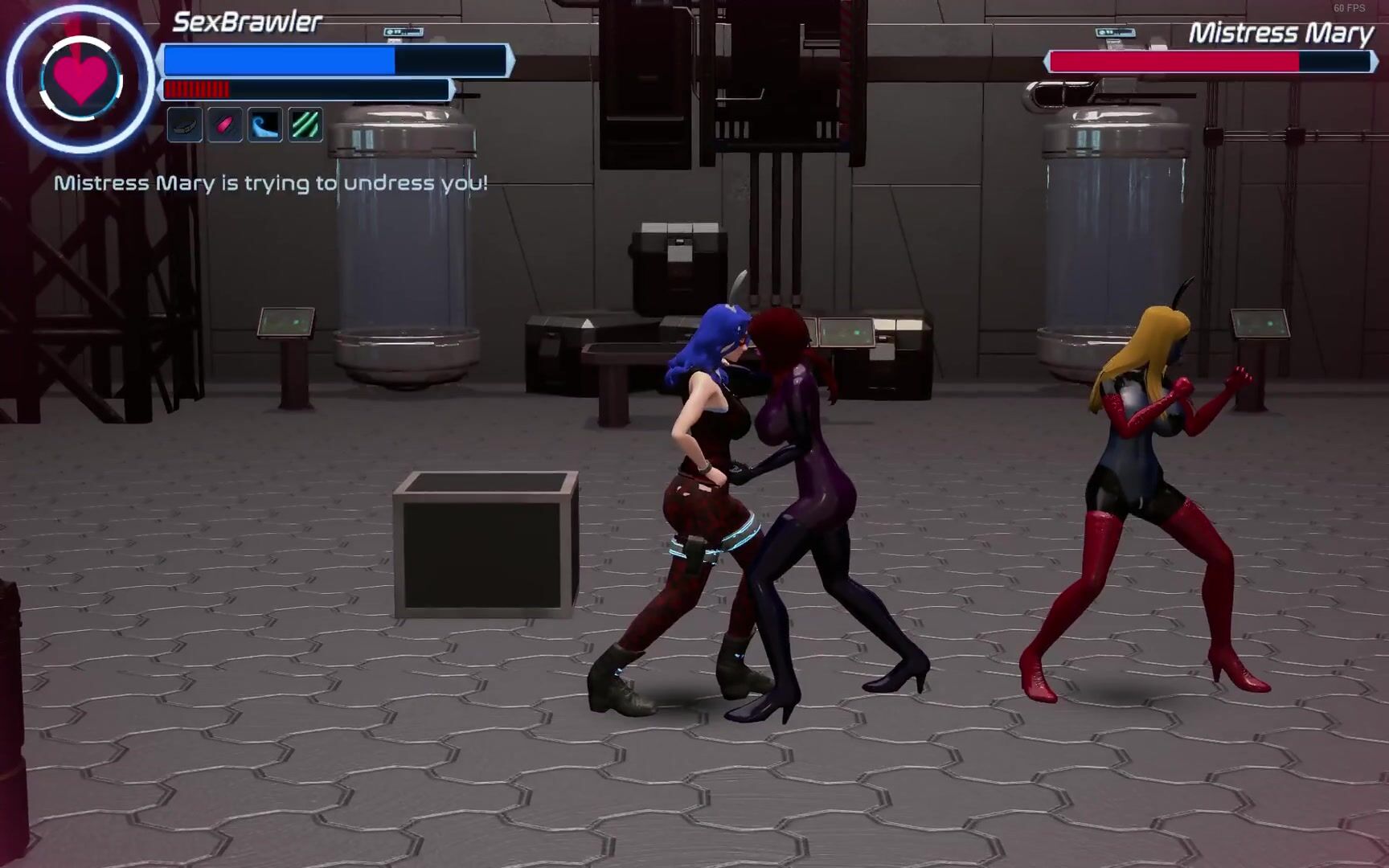
Task: Select the pink capsule item icon
Action: tap(225, 125)
